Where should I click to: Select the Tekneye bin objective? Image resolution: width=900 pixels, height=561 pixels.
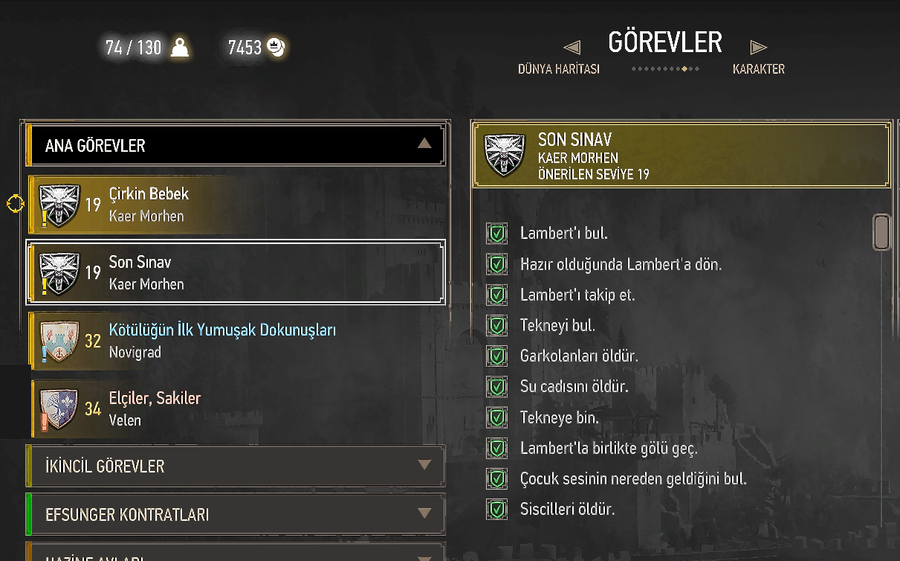tap(558, 417)
